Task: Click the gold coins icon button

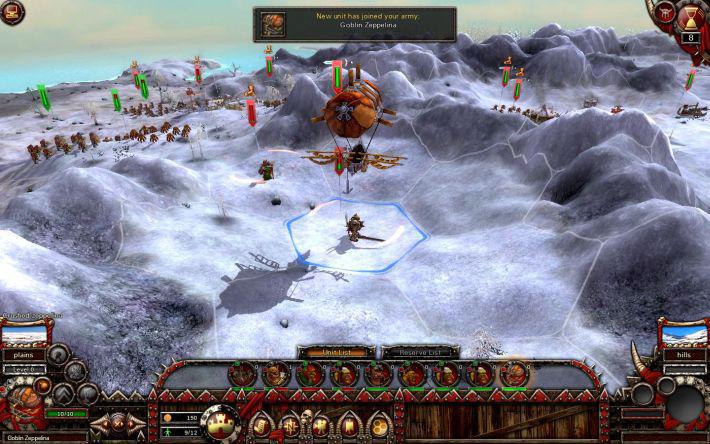Action: (380, 424)
